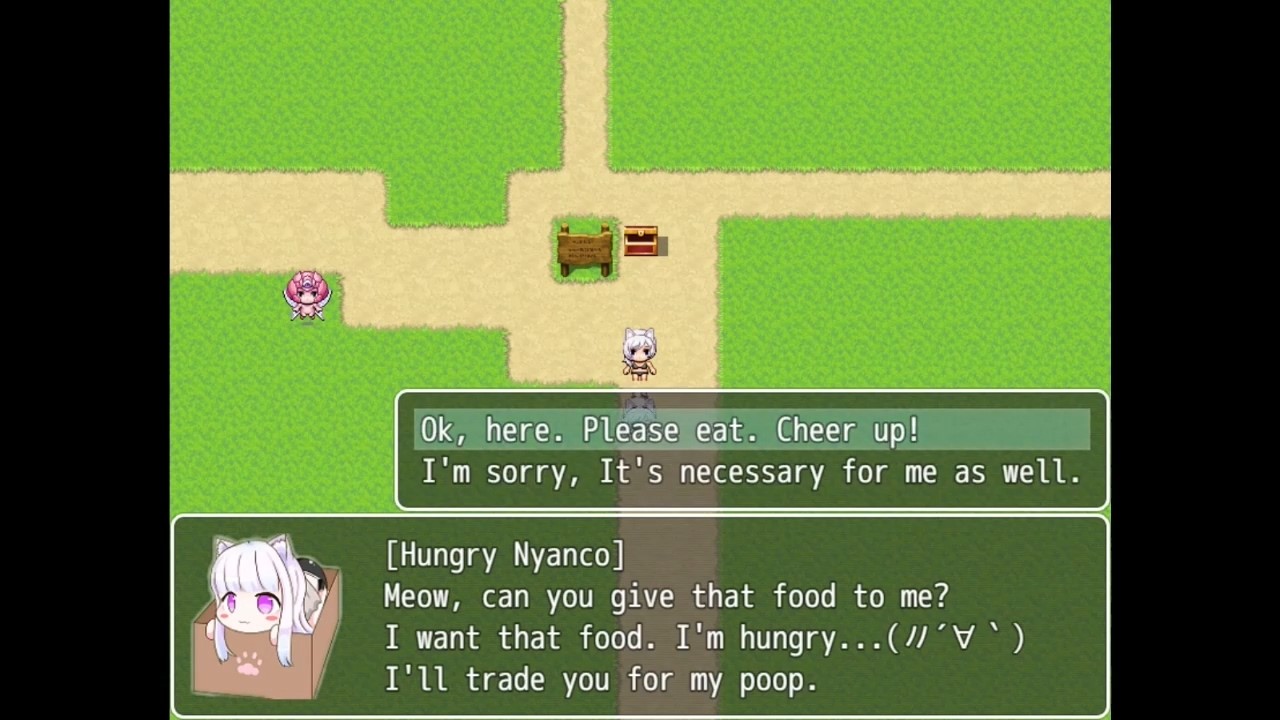Image resolution: width=1280 pixels, height=720 pixels.
Task: Choose "I'm sorry, It's necessary for me as well."
Action: tap(750, 472)
